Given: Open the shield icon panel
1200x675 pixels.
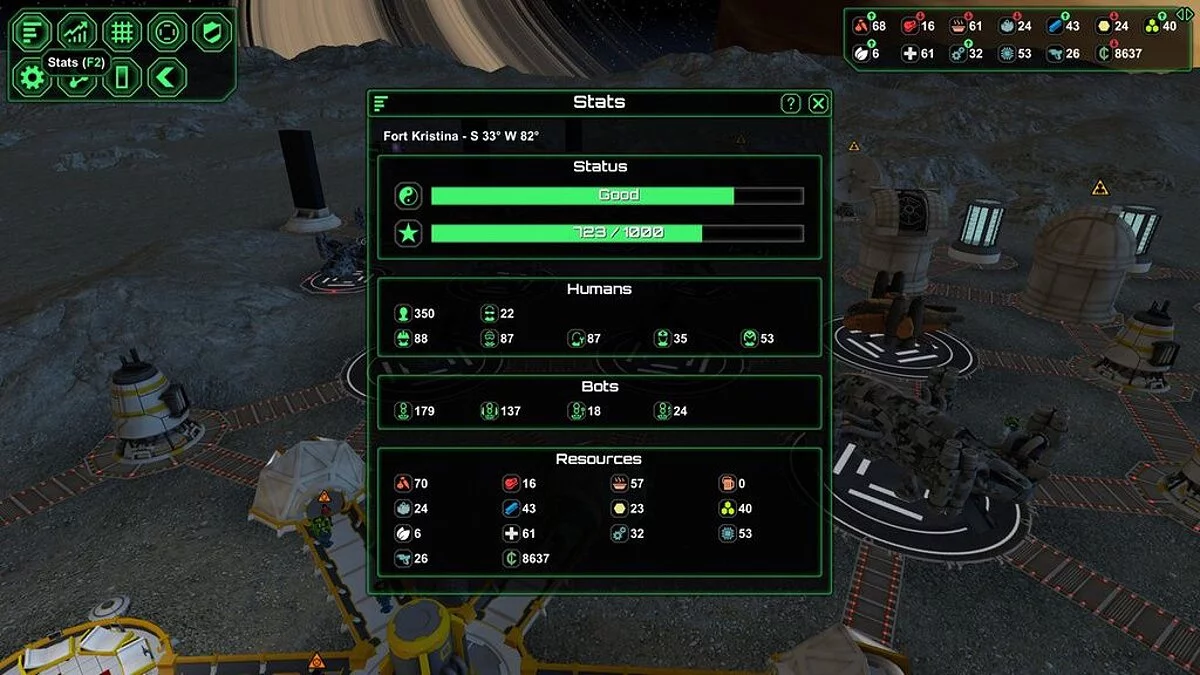Looking at the screenshot, I should click(211, 32).
